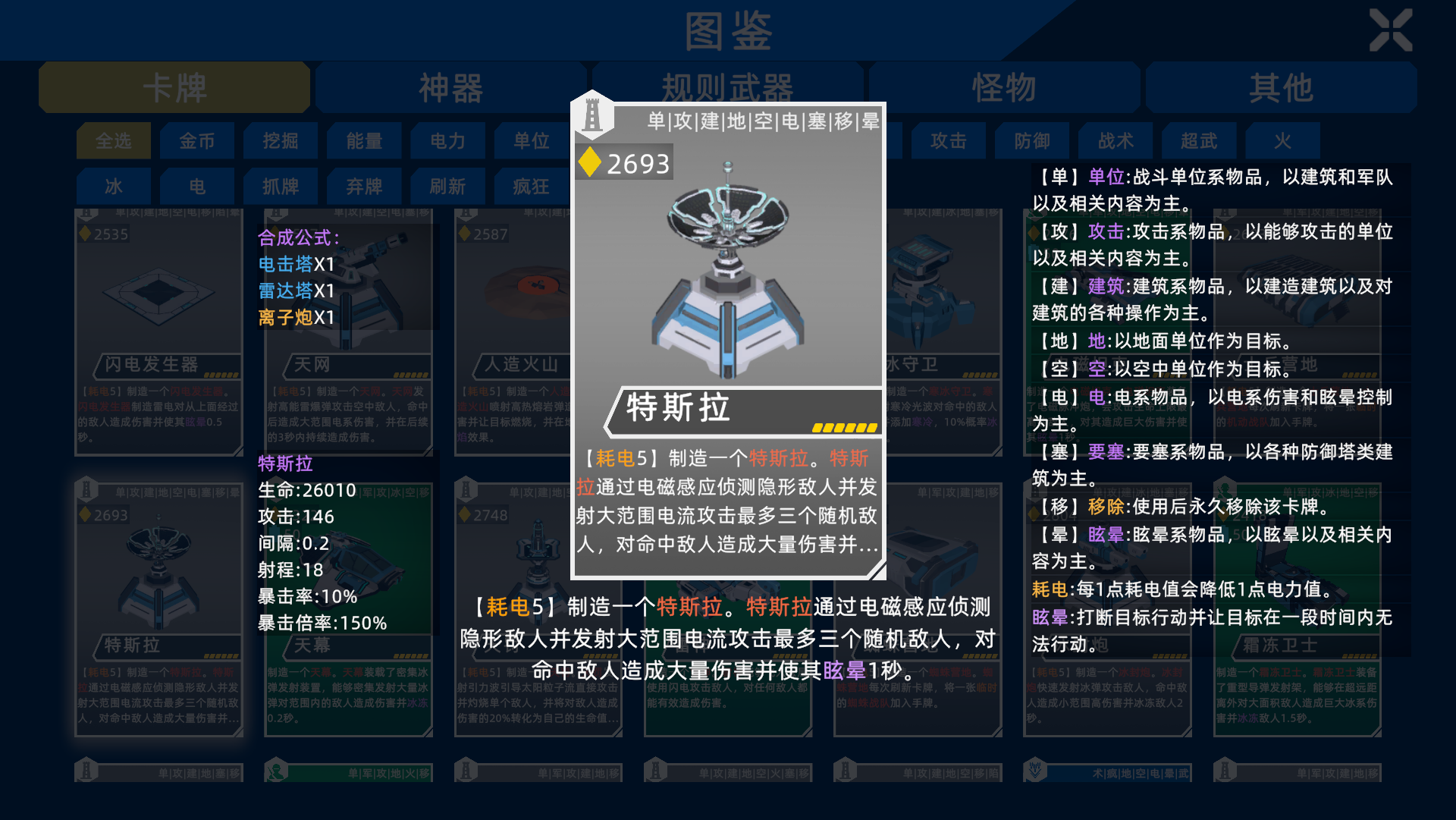Toggle the 疯狂 card filter
The width and height of the screenshot is (1456, 820).
[x=531, y=186]
